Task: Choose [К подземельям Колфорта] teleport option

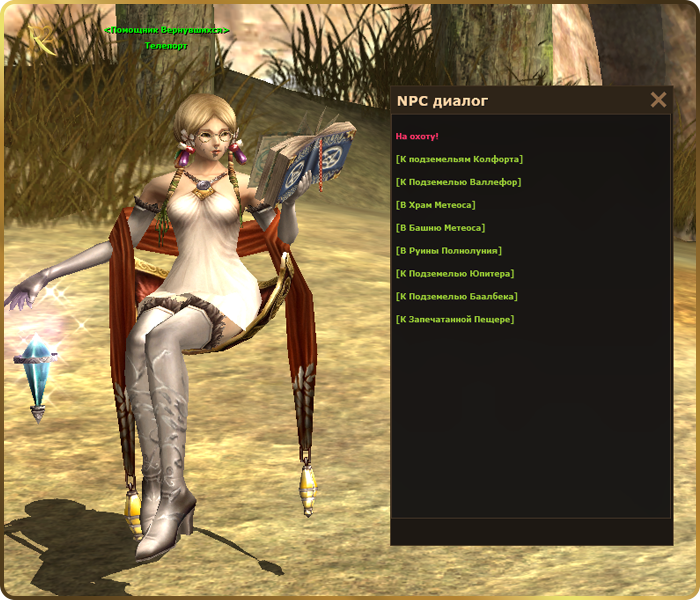Action: 459,159
